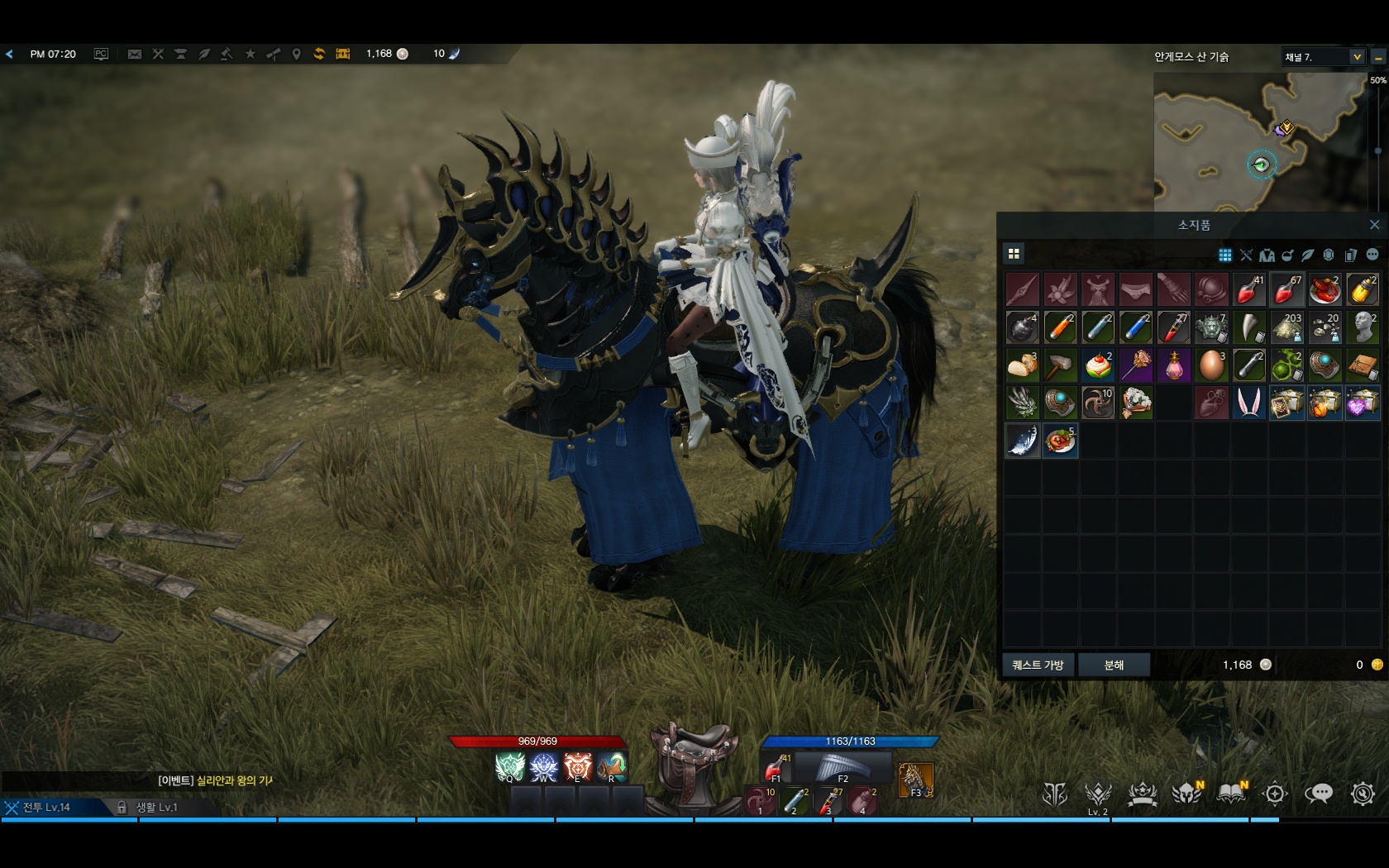The image size is (1389, 868).
Task: Open the channel selection dropdown
Action: [x=1357, y=56]
